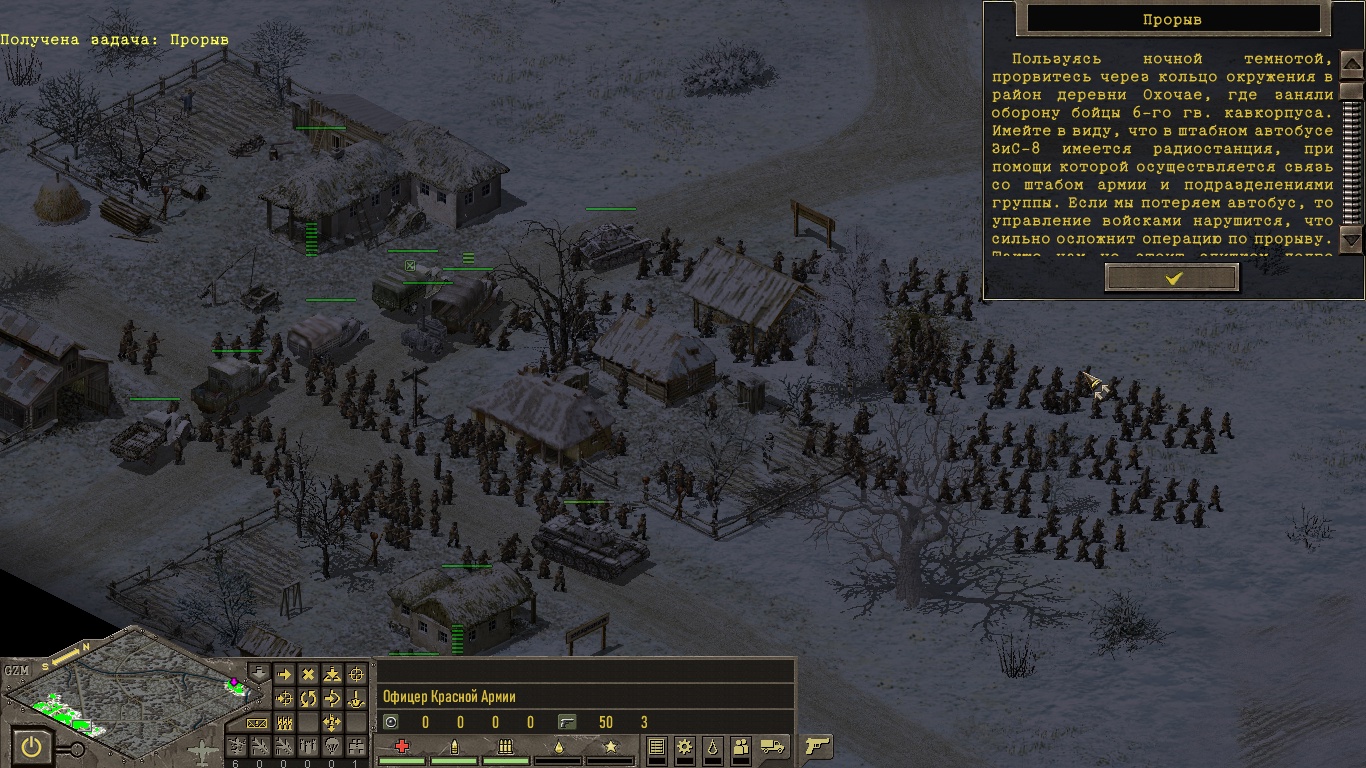Call in the paratrooper drop

tap(333, 746)
